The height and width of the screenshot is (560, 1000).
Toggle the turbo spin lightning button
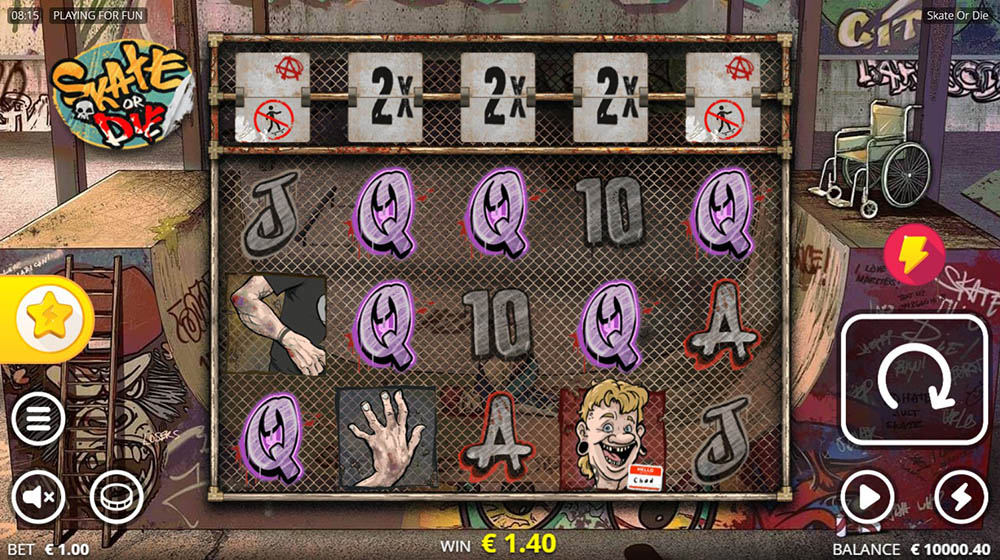click(x=960, y=496)
